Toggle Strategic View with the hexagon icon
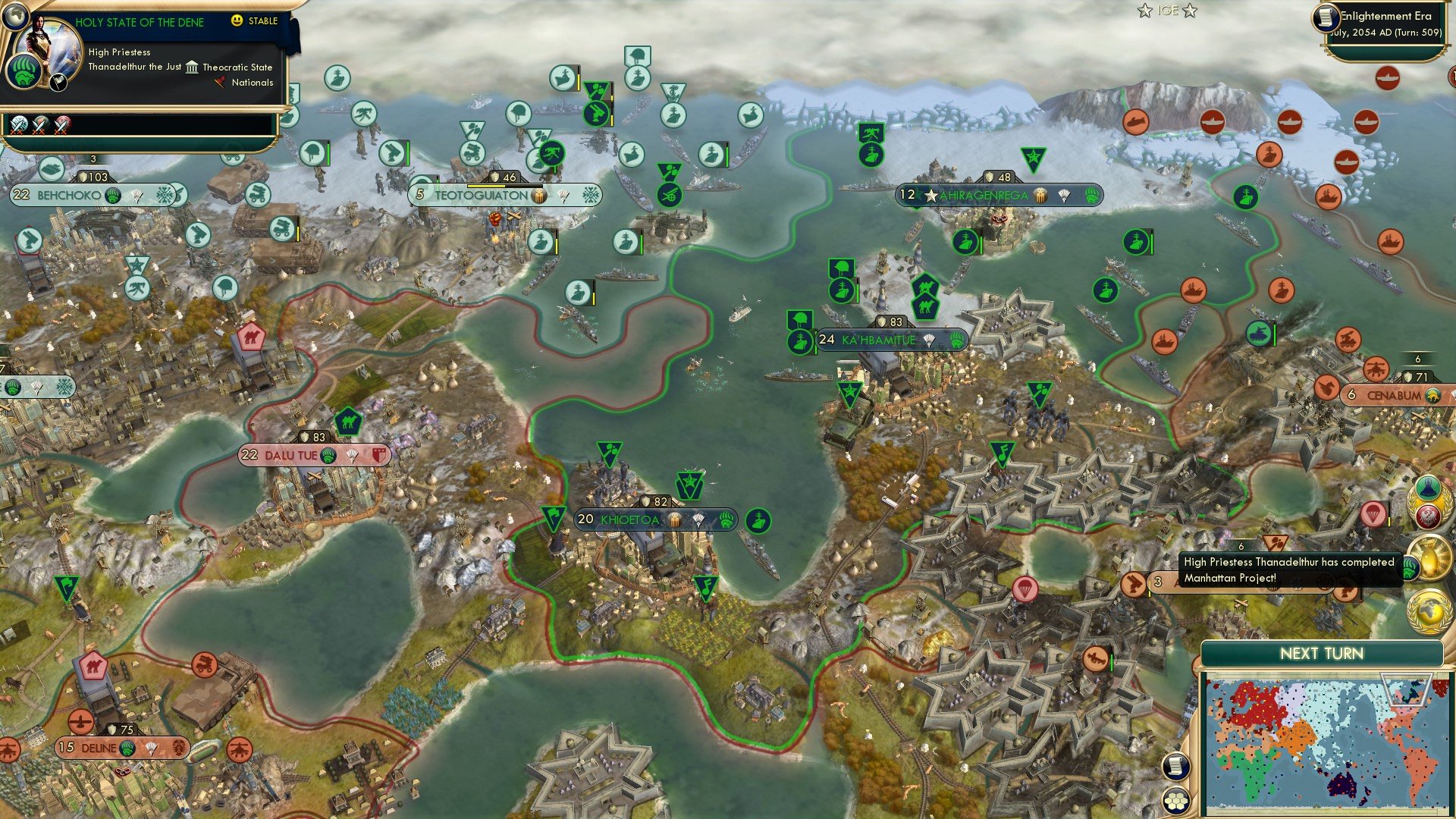The height and width of the screenshot is (819, 1456). click(1175, 801)
